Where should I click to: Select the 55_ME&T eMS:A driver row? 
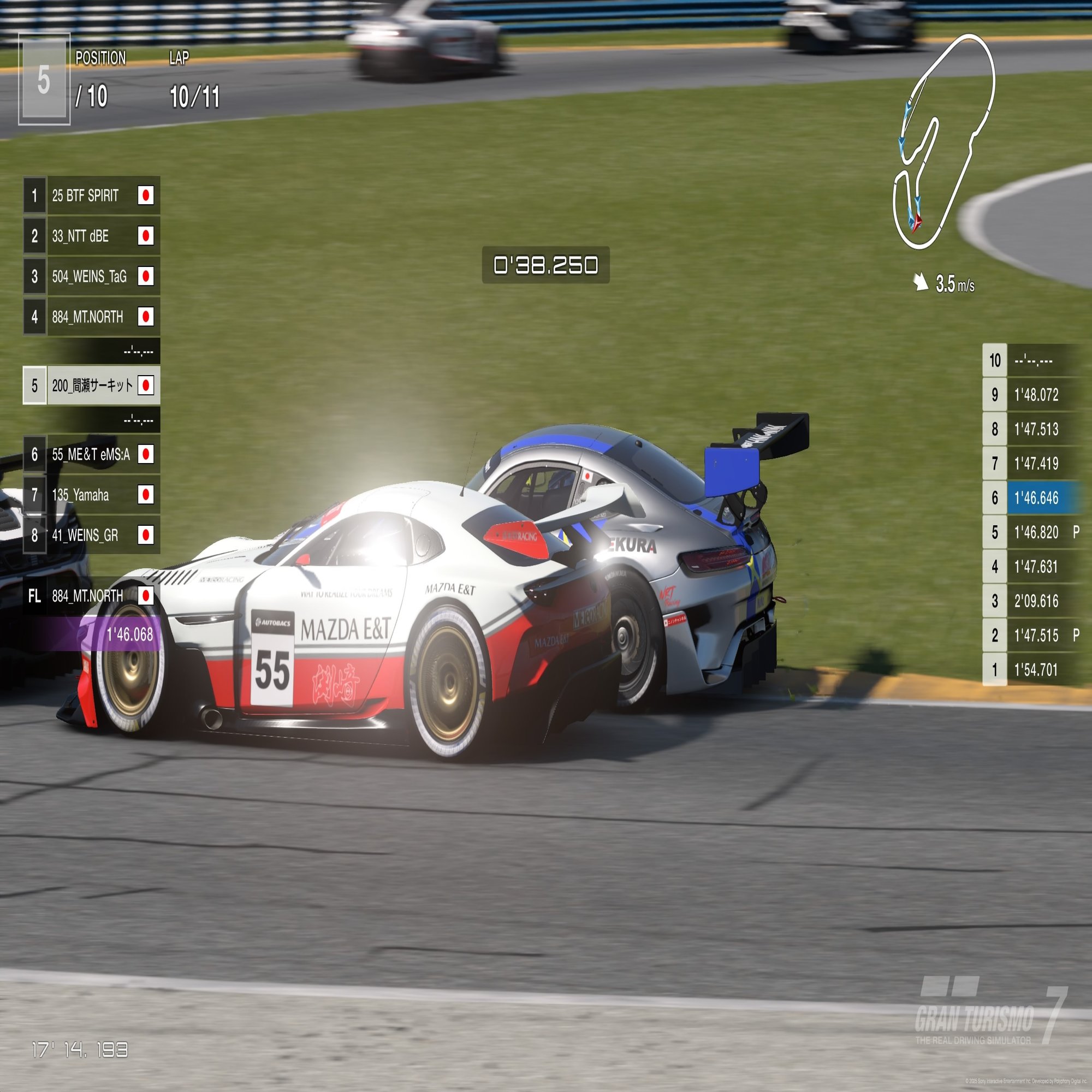coord(92,454)
